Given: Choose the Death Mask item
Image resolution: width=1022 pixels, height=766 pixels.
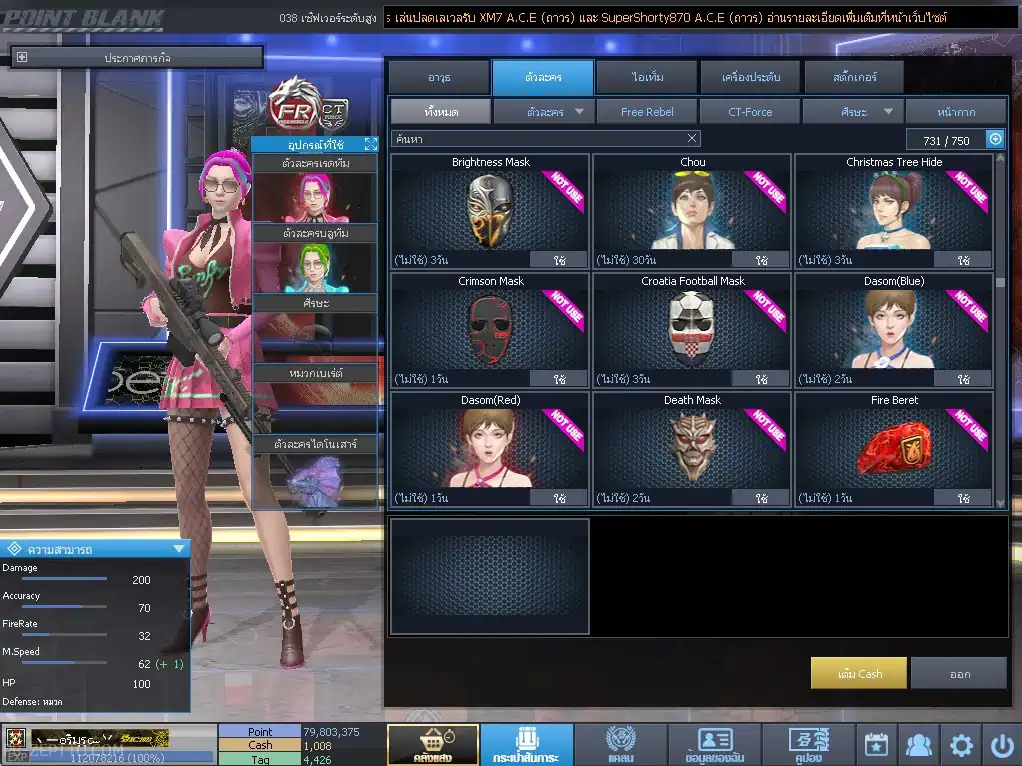Looking at the screenshot, I should [692, 449].
